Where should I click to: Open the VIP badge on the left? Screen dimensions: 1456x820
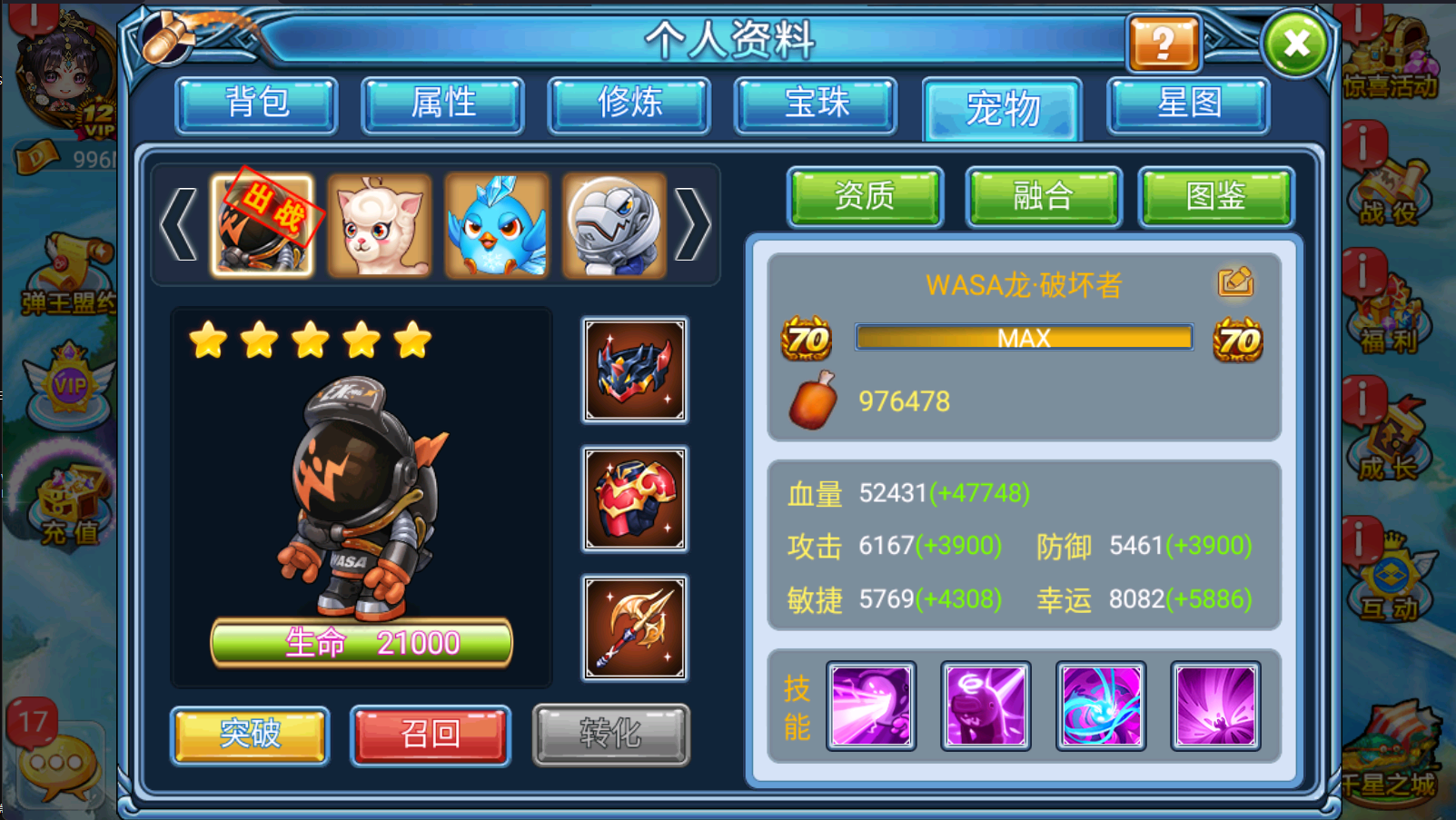point(71,386)
